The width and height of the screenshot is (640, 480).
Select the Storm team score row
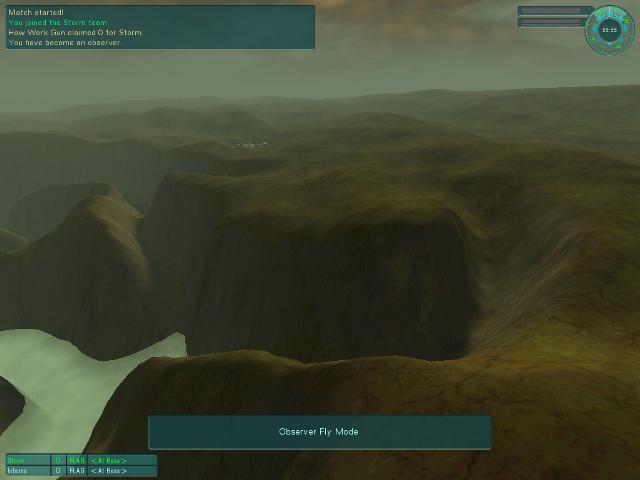tap(80, 460)
